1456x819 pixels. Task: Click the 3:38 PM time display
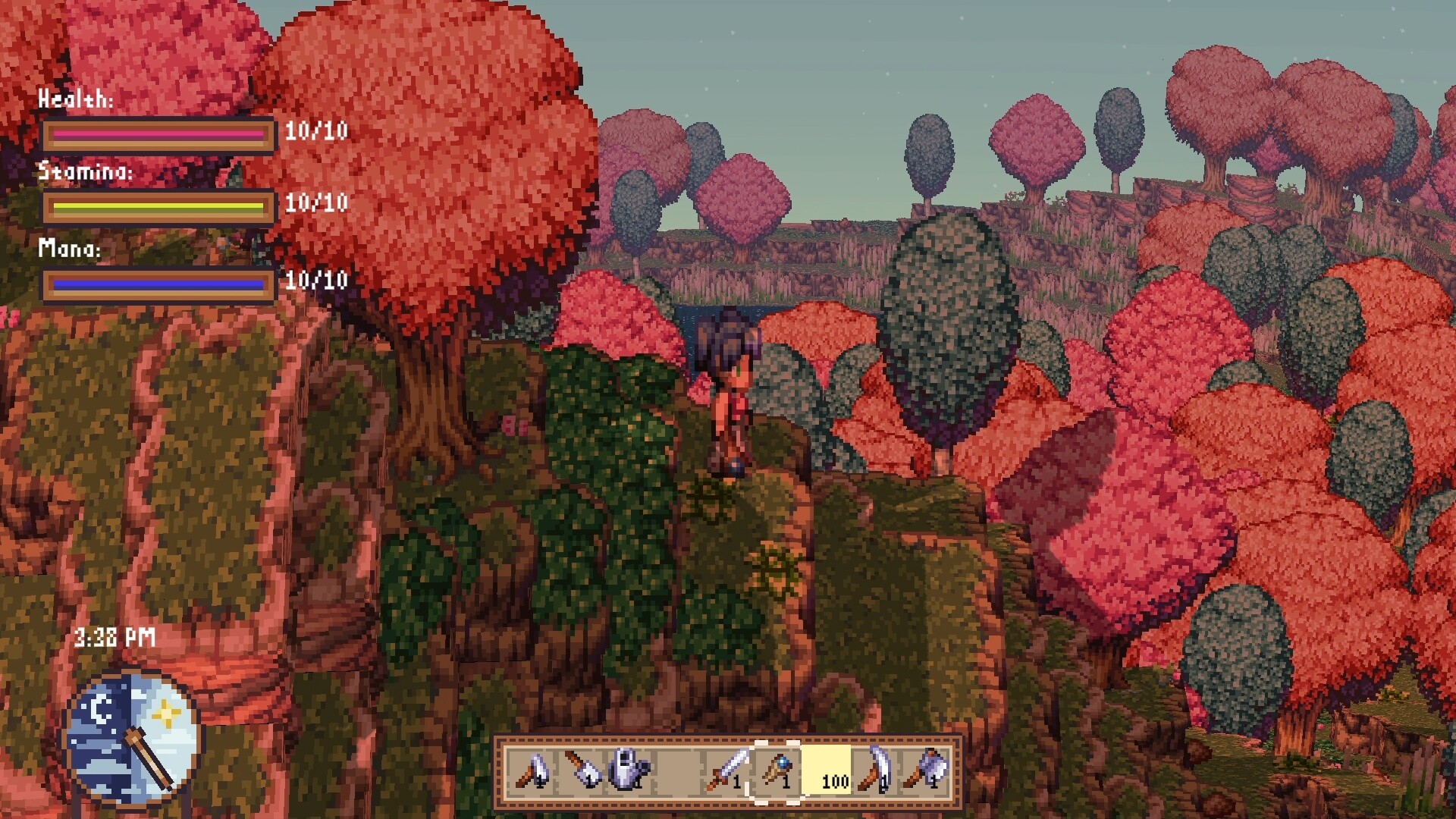tap(114, 638)
